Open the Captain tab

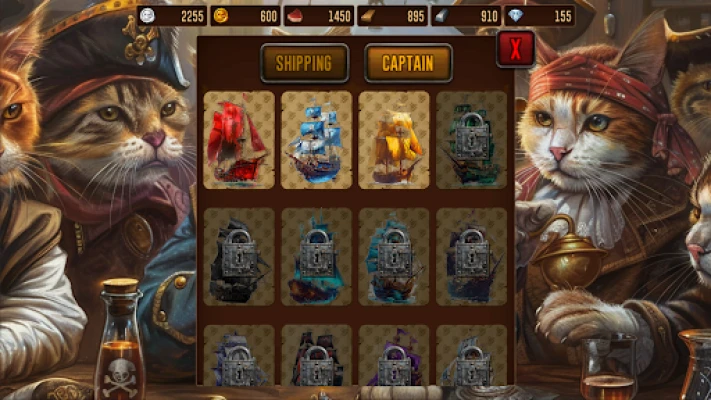408,63
